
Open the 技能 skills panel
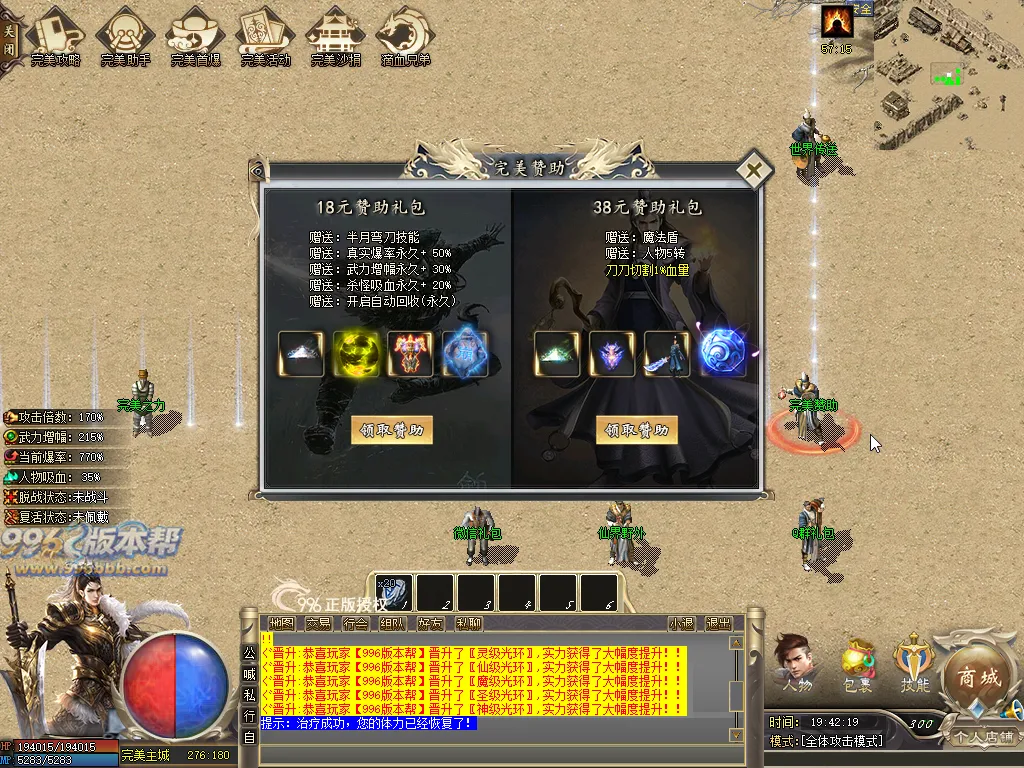tap(916, 663)
